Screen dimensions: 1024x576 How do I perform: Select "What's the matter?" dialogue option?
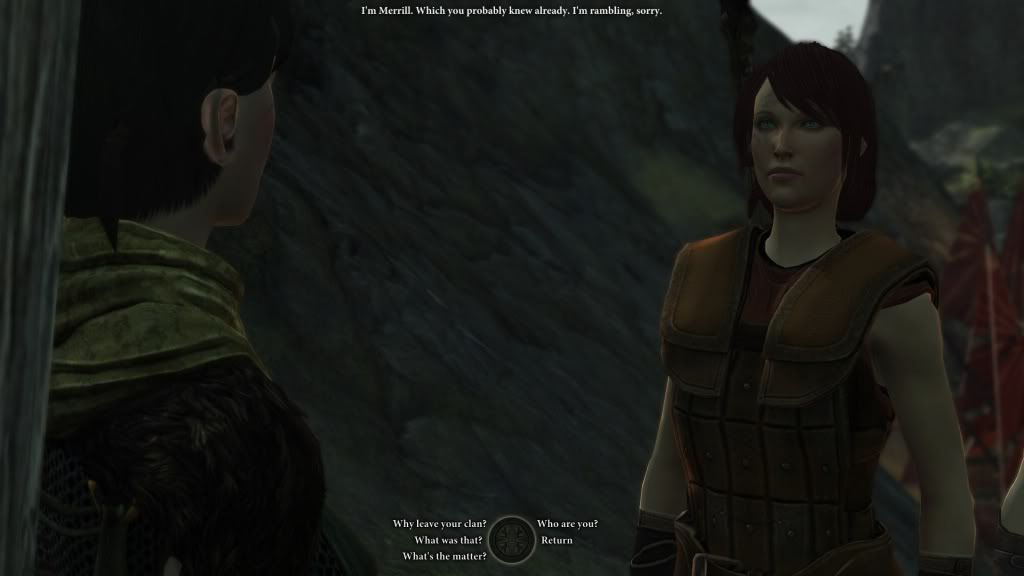[x=444, y=556]
